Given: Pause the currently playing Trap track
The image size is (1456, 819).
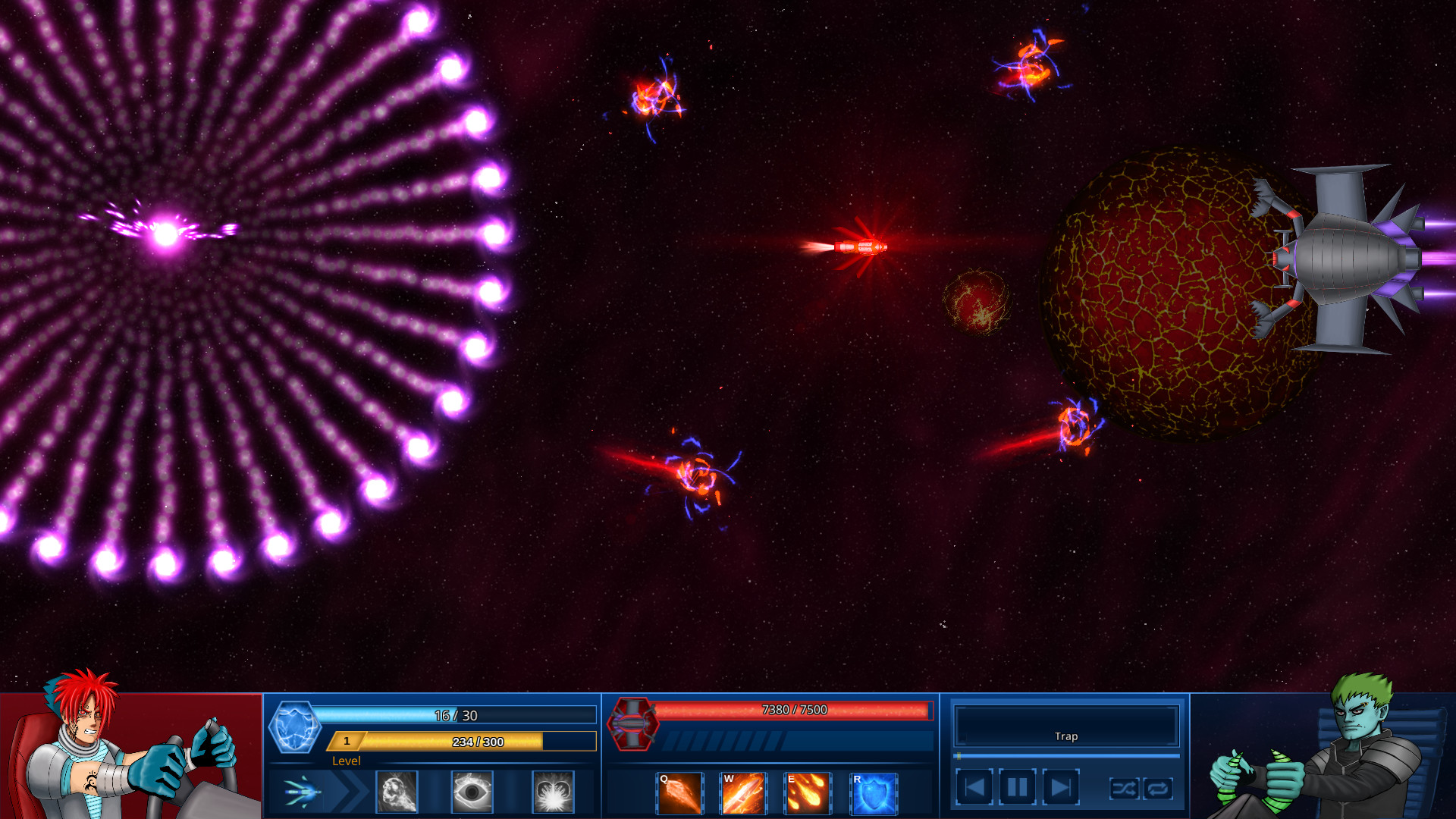Looking at the screenshot, I should coord(1017,787).
